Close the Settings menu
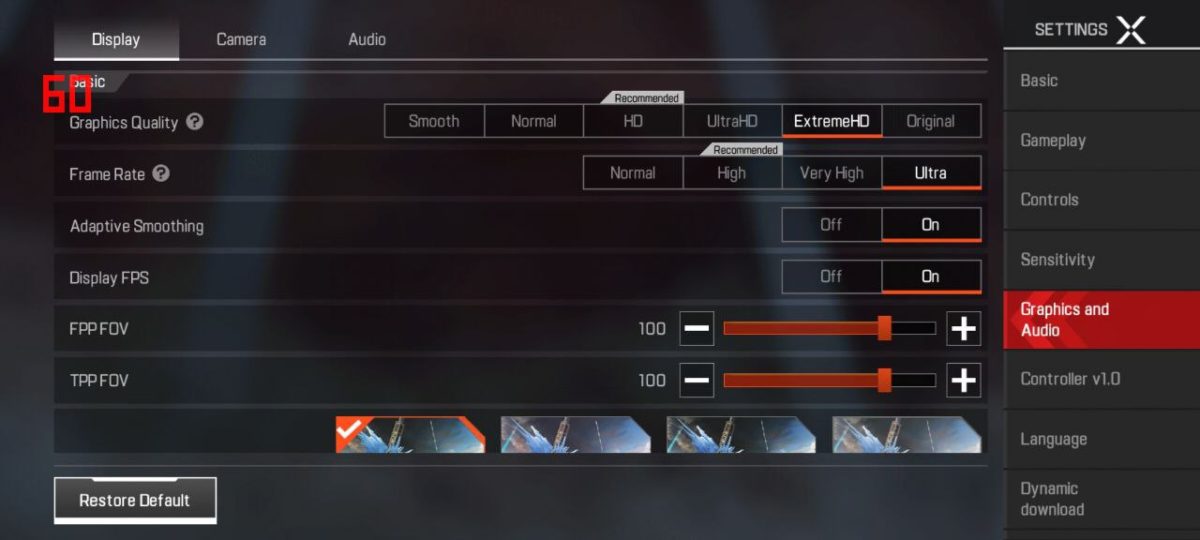Screen dimensions: 1200x540 pyautogui.click(x=1130, y=29)
